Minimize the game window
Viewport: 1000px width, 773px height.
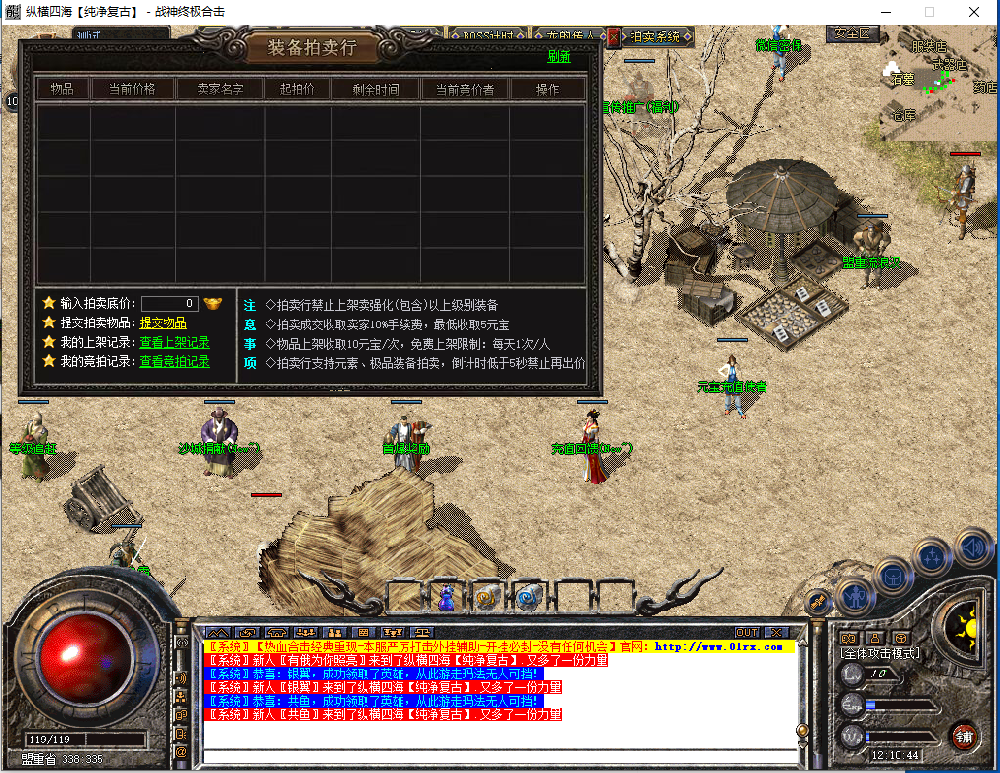883,12
